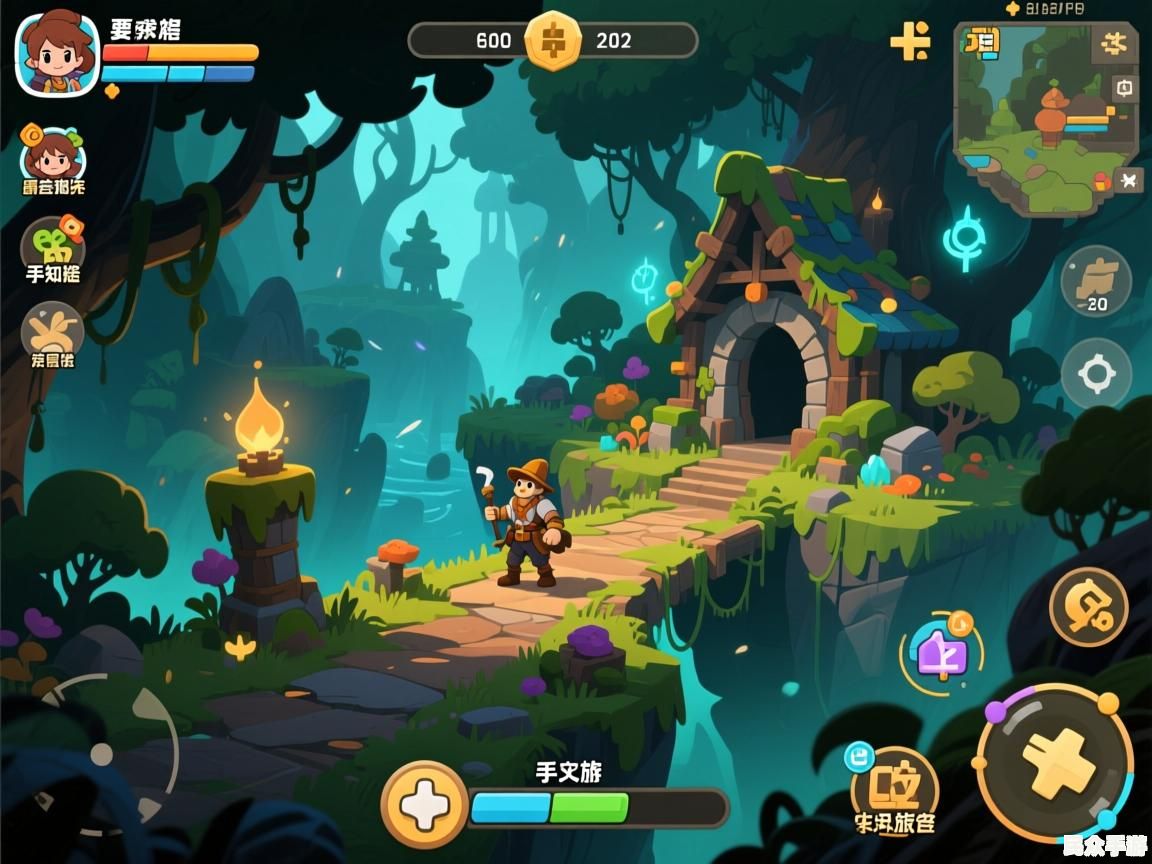Click the hexagonal gold coin emblem
1152x864 pixels.
(x=553, y=41)
